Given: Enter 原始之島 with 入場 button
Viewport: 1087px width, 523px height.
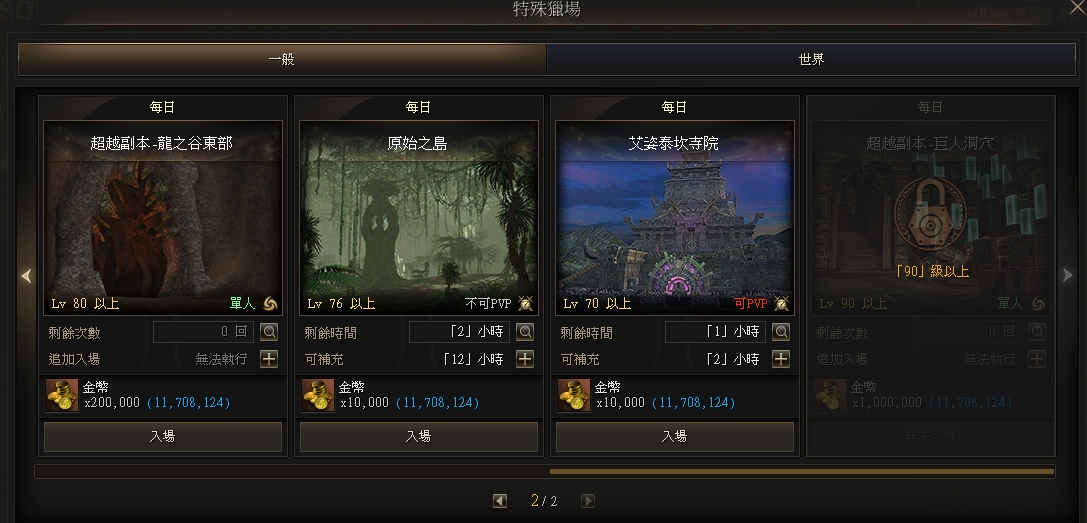Looking at the screenshot, I should tap(418, 436).
